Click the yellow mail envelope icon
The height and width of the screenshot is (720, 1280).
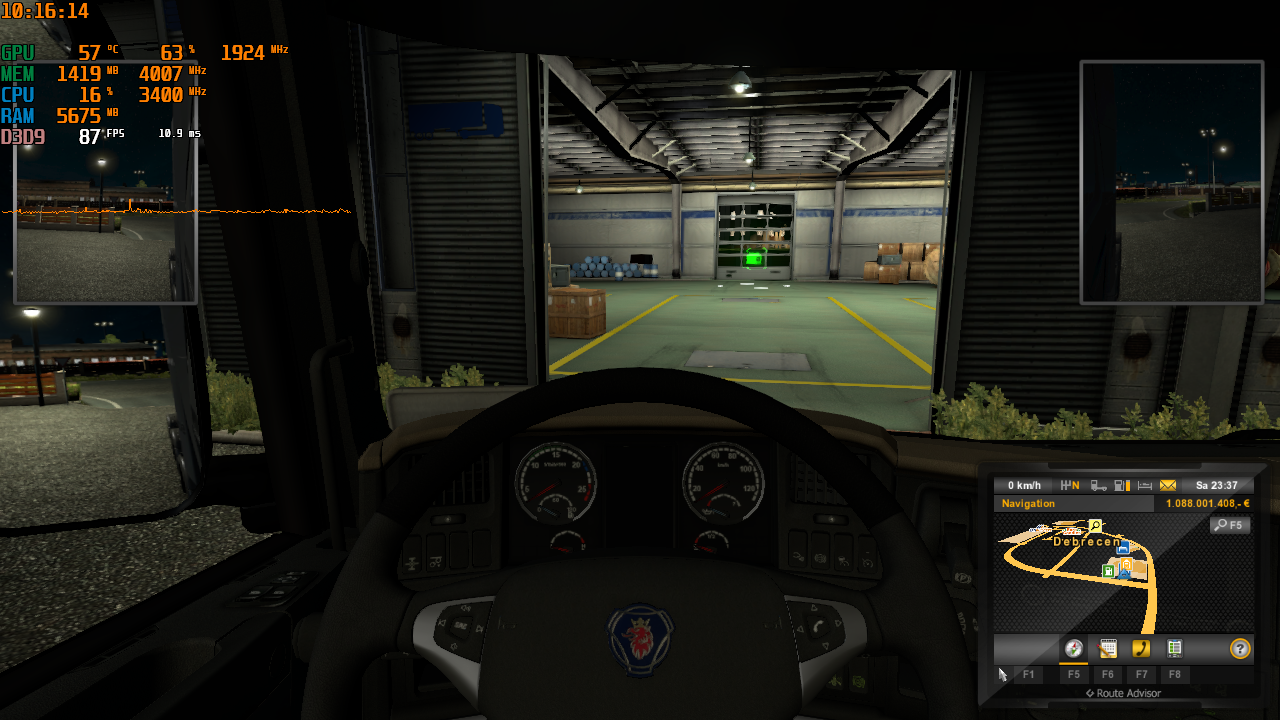(1168, 485)
